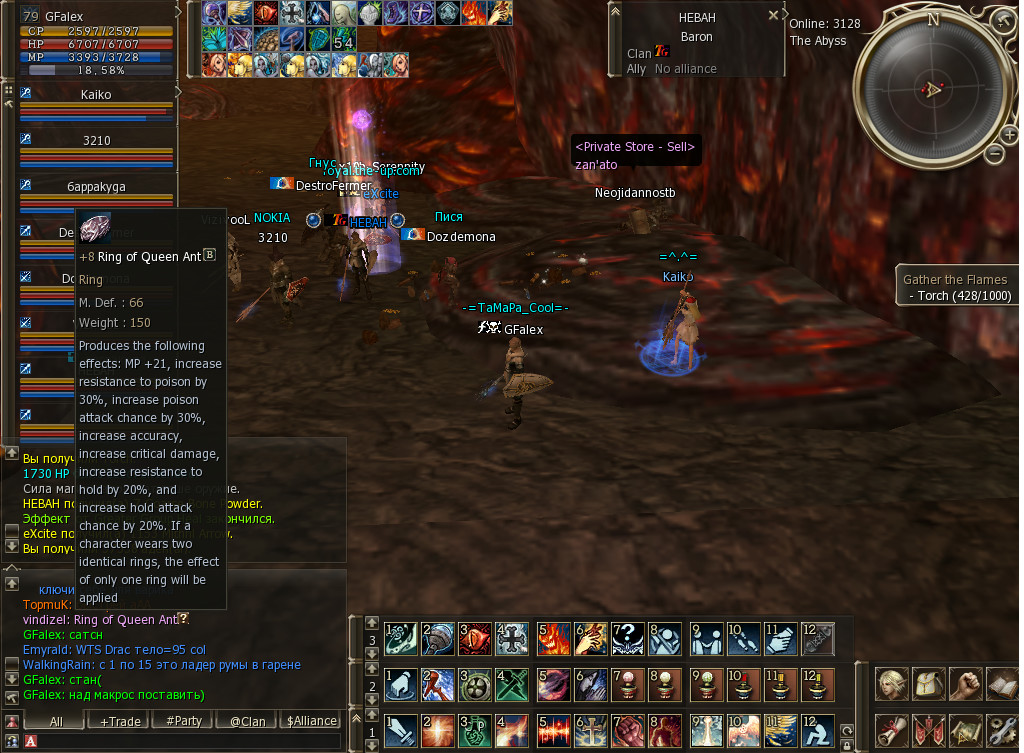Close the HEBAH target window

click(772, 16)
